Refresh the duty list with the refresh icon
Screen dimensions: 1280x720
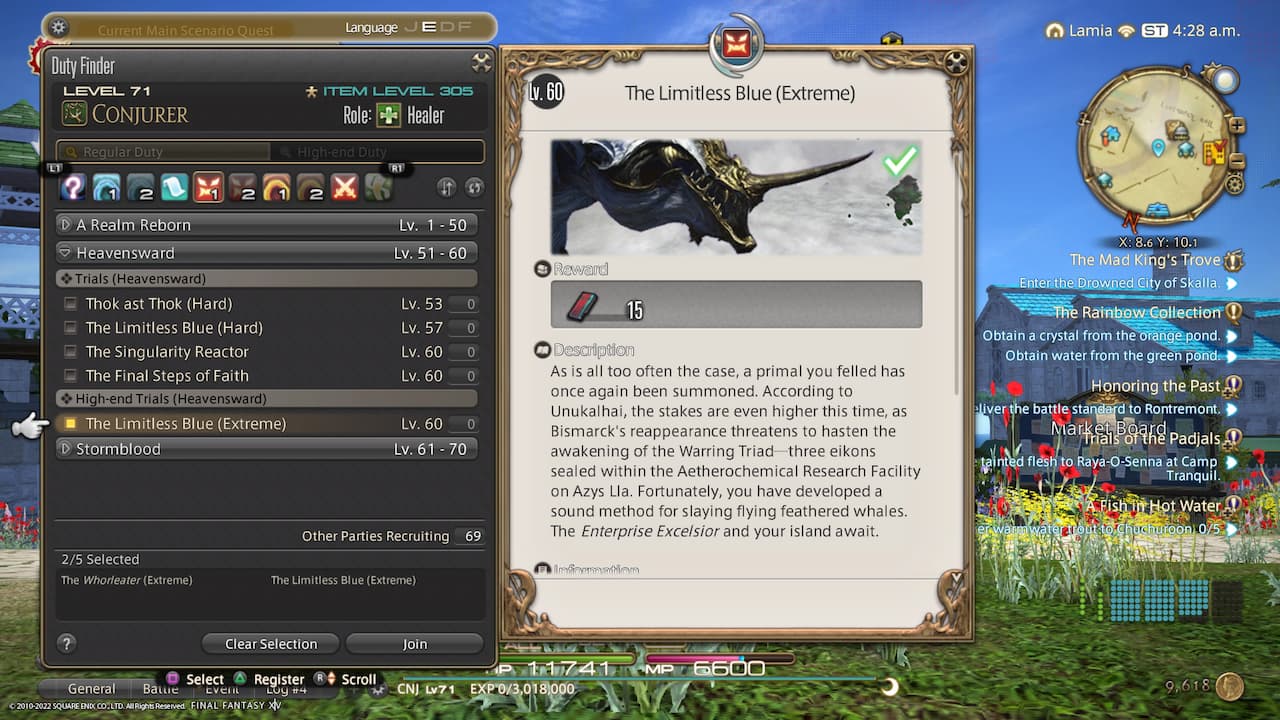(476, 187)
